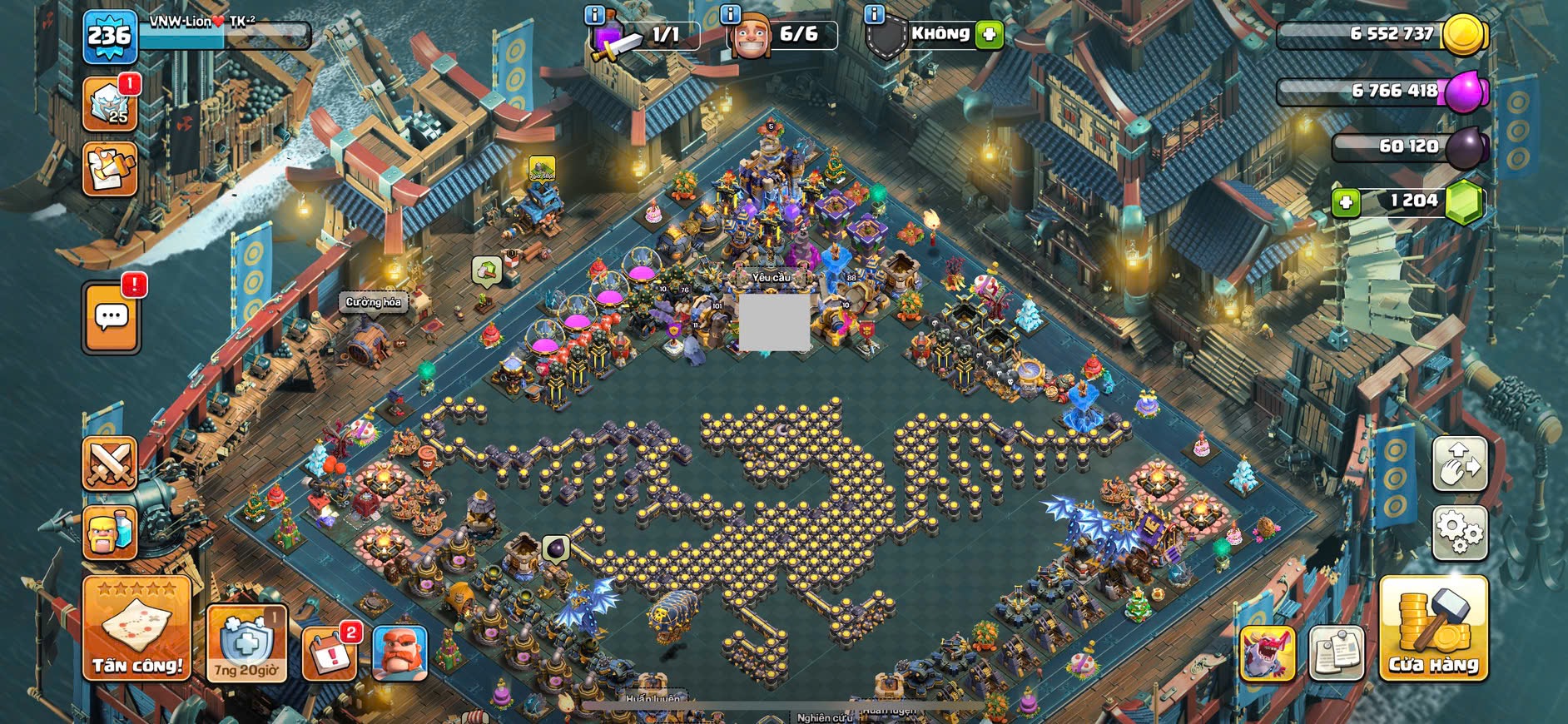Tap the Tấn công! attack button
The height and width of the screenshot is (724, 1568).
point(136,628)
